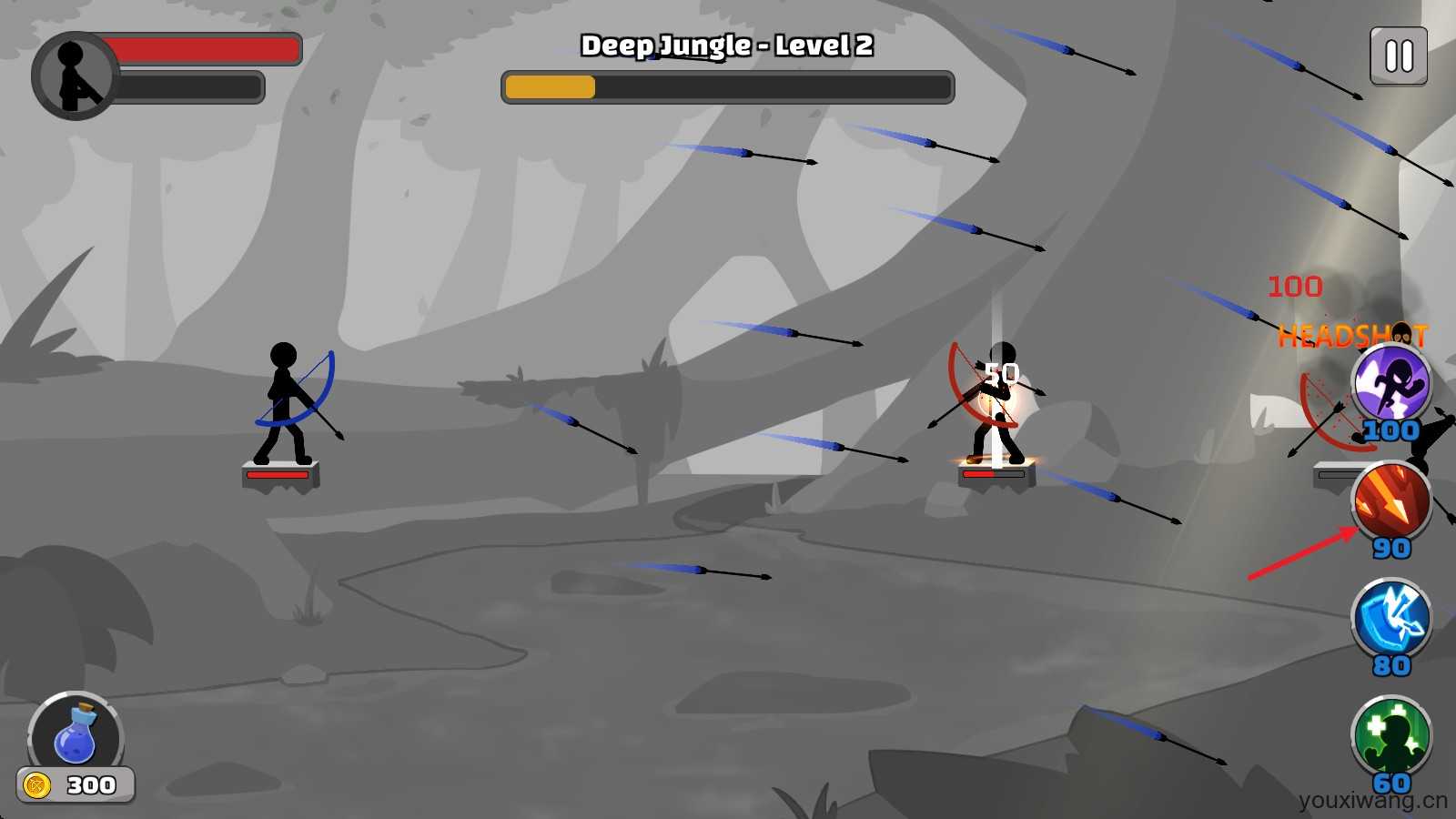
Task: Trigger the red fire arrow skill
Action: [x=1390, y=502]
